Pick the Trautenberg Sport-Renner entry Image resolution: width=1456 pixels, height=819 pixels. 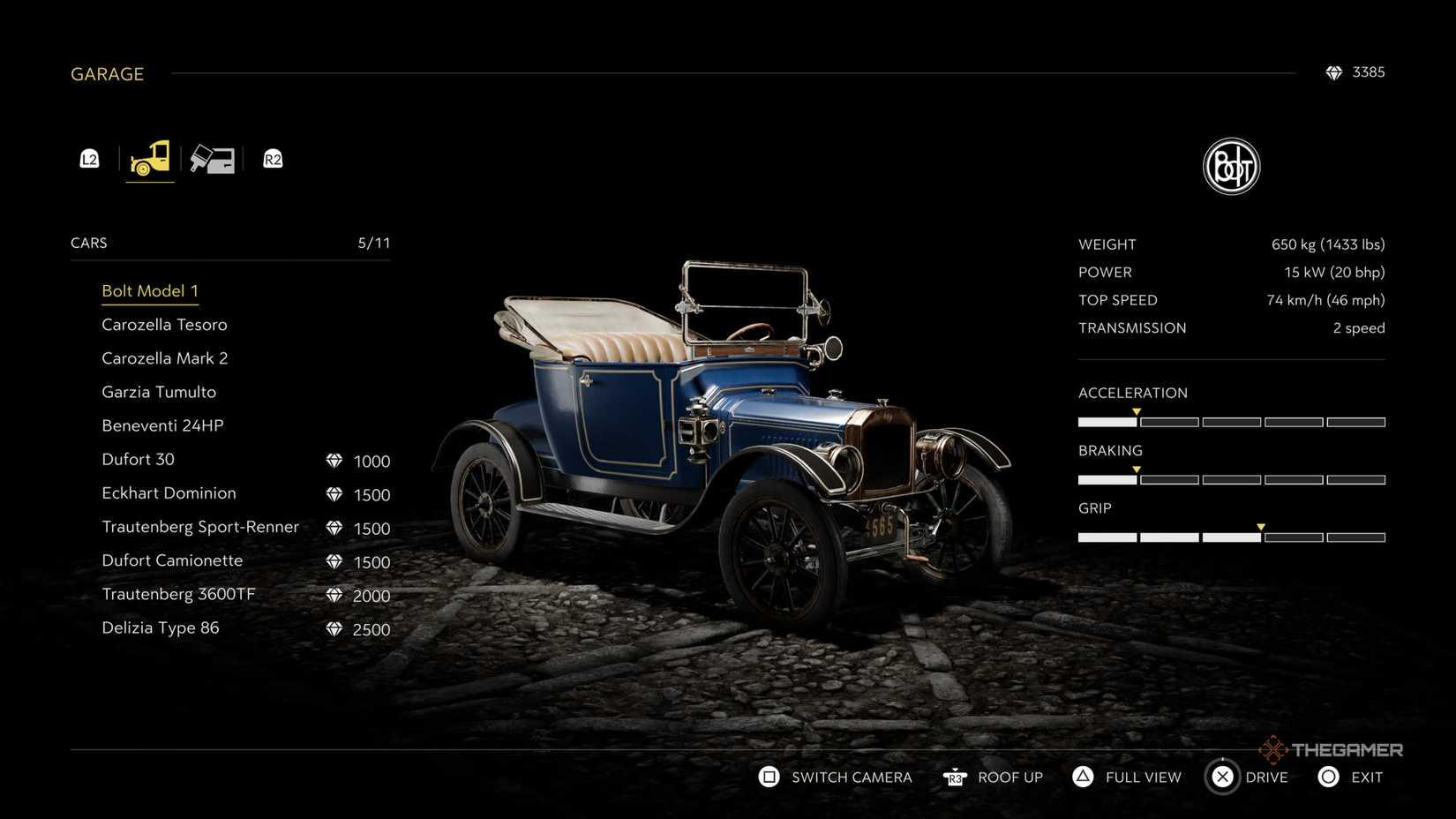(200, 527)
